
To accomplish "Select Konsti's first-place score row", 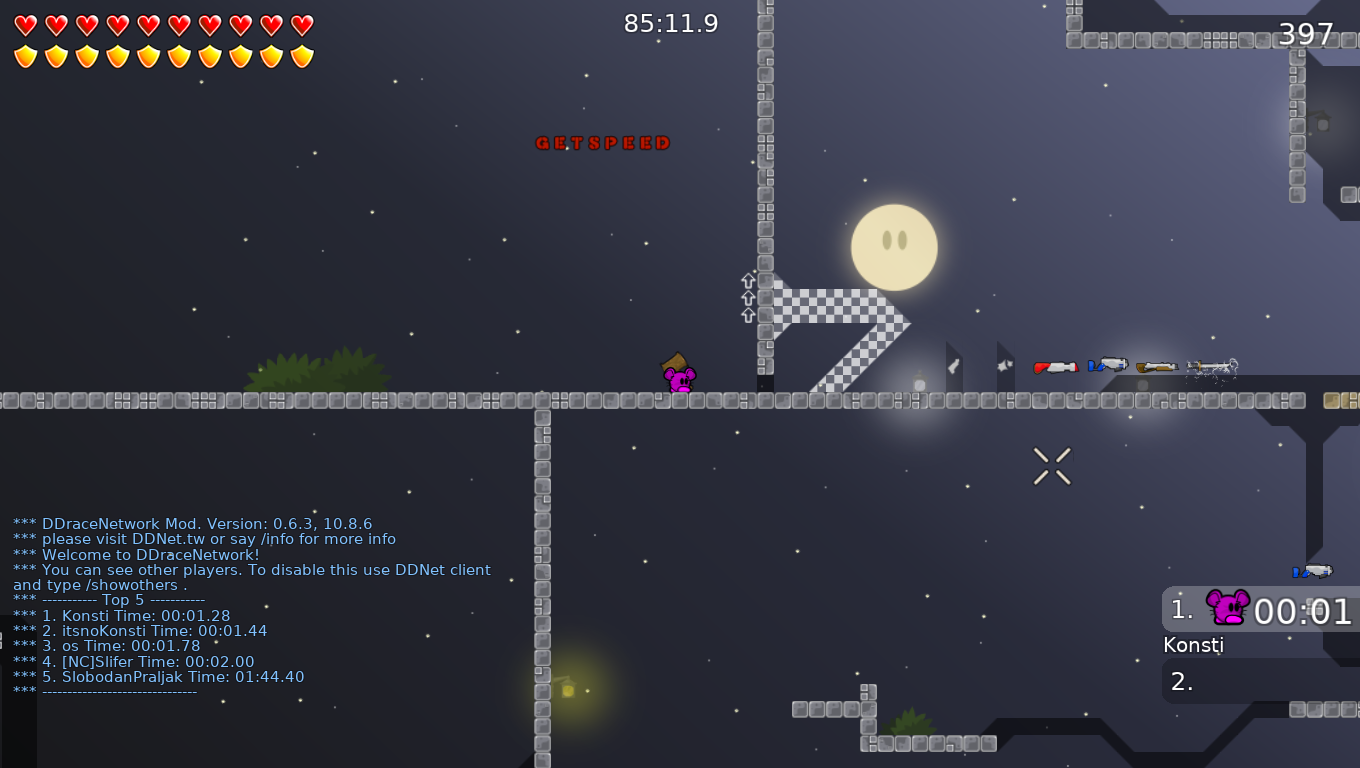I will click(1260, 609).
